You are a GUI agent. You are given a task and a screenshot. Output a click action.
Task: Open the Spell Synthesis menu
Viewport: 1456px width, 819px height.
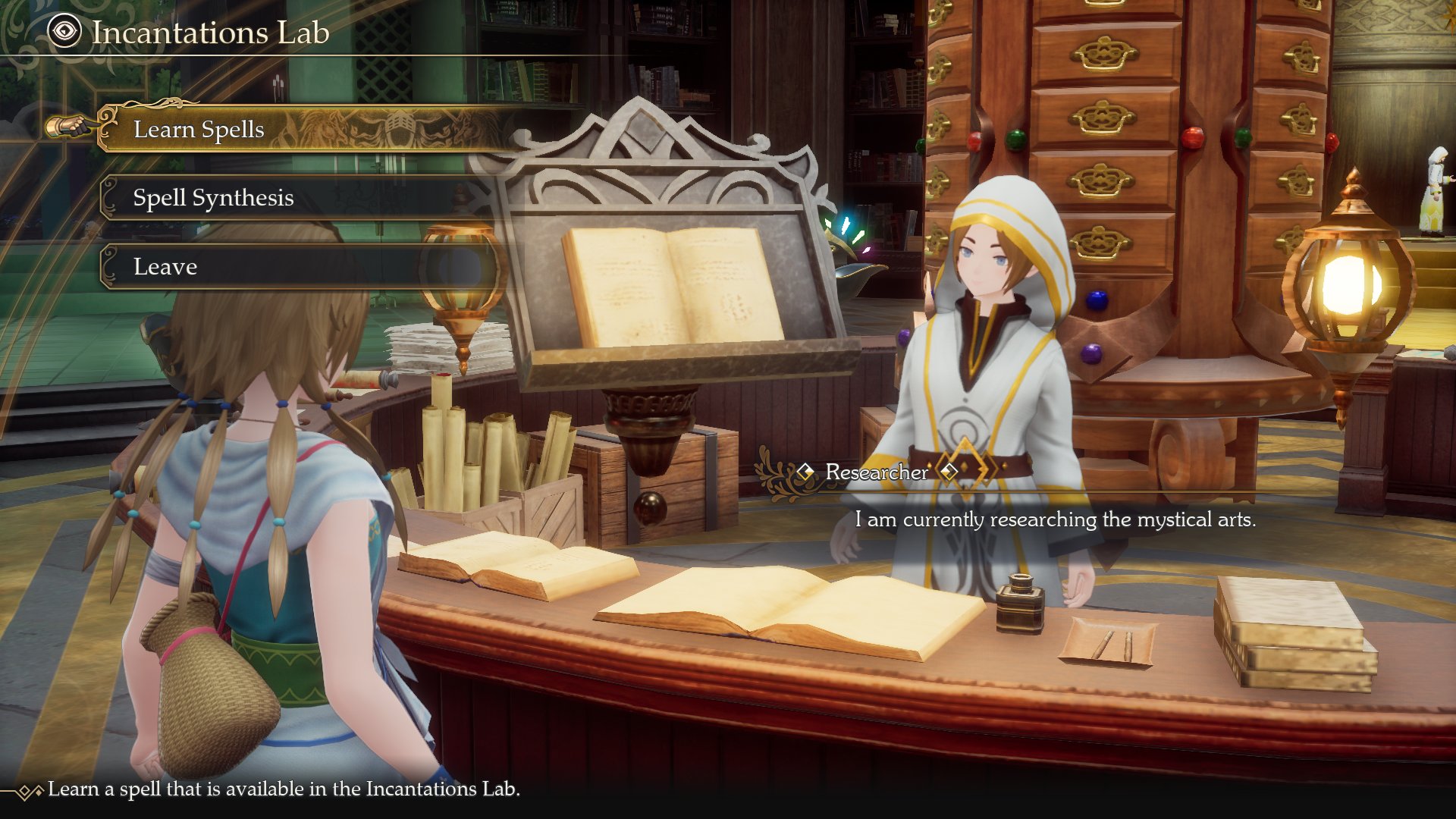pos(213,198)
